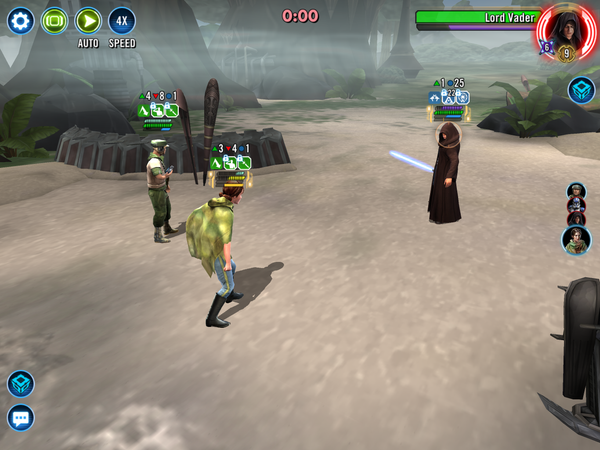Click the green camera view button
This screenshot has width=600, height=450.
[x=54, y=21]
